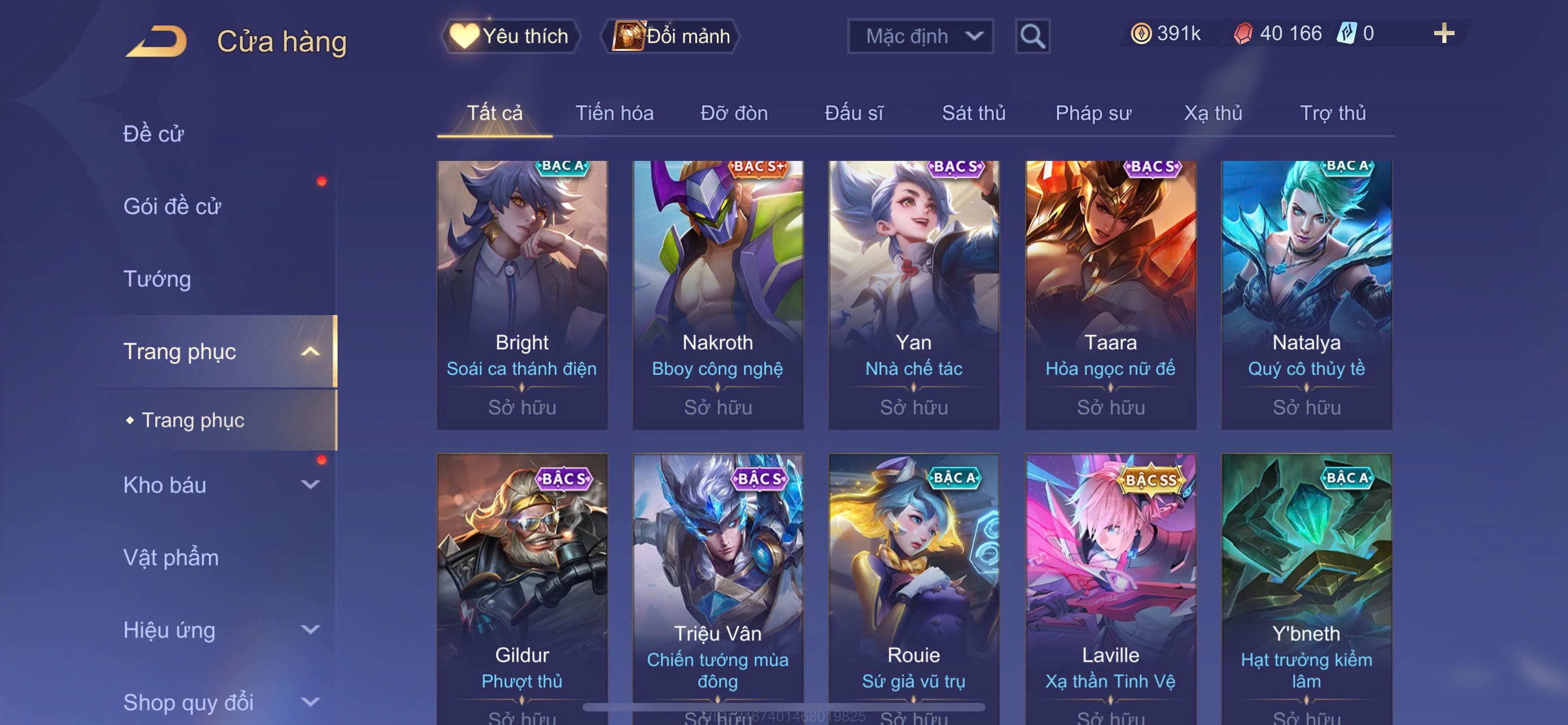
Task: Show the Trợ thủ skins tab
Action: point(1333,113)
